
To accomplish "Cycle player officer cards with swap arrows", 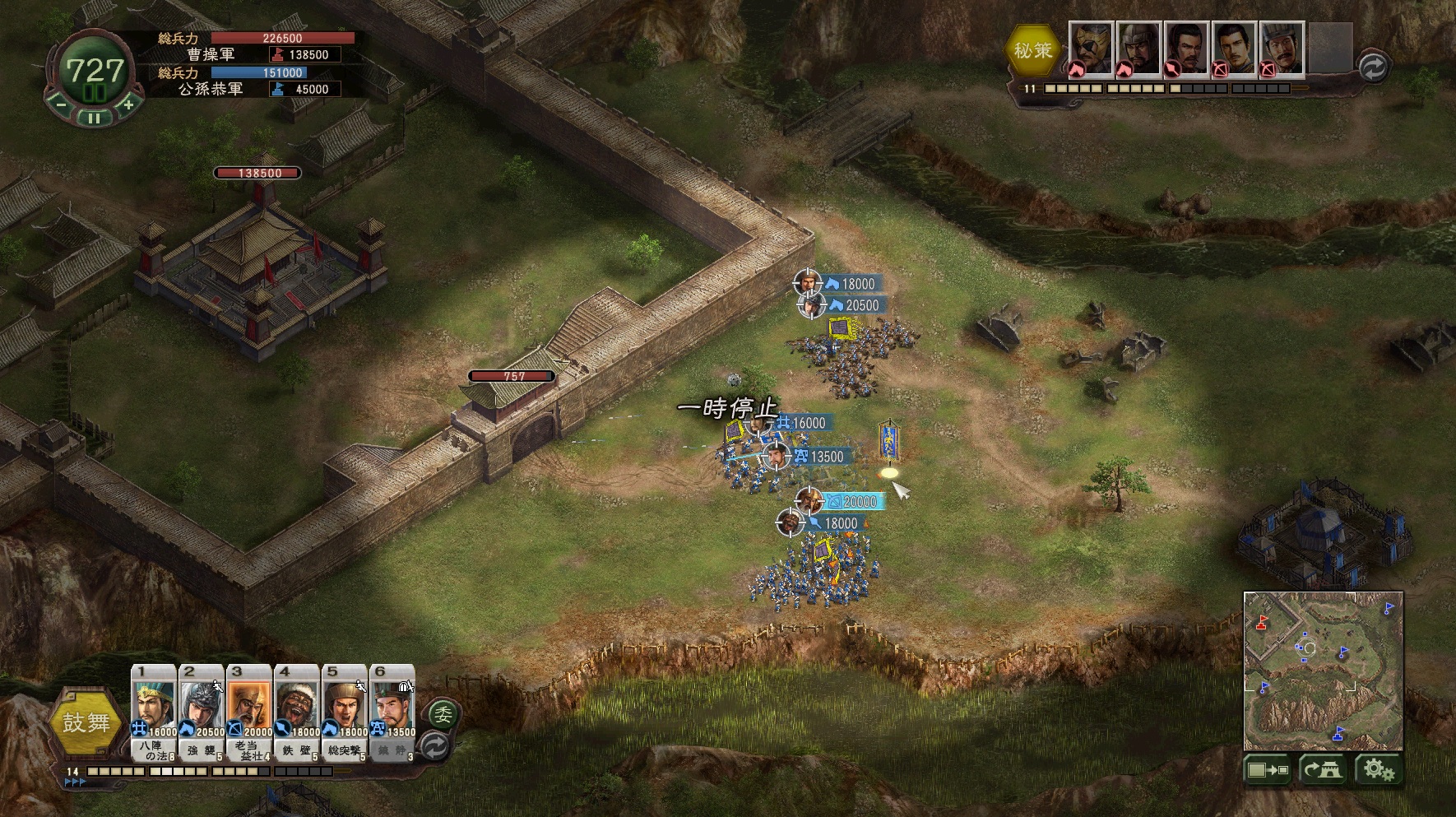I will 434,746.
